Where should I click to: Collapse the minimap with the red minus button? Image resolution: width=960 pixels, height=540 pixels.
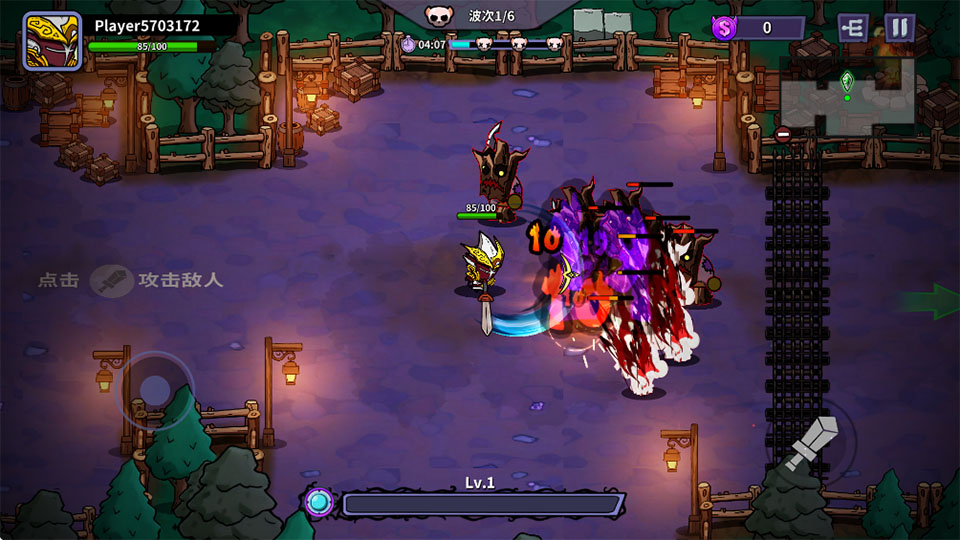point(783,134)
